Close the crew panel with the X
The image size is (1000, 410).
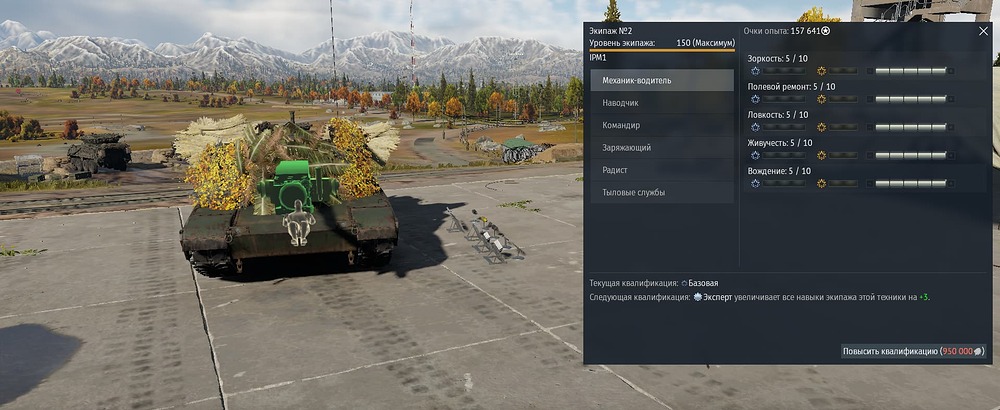(983, 31)
